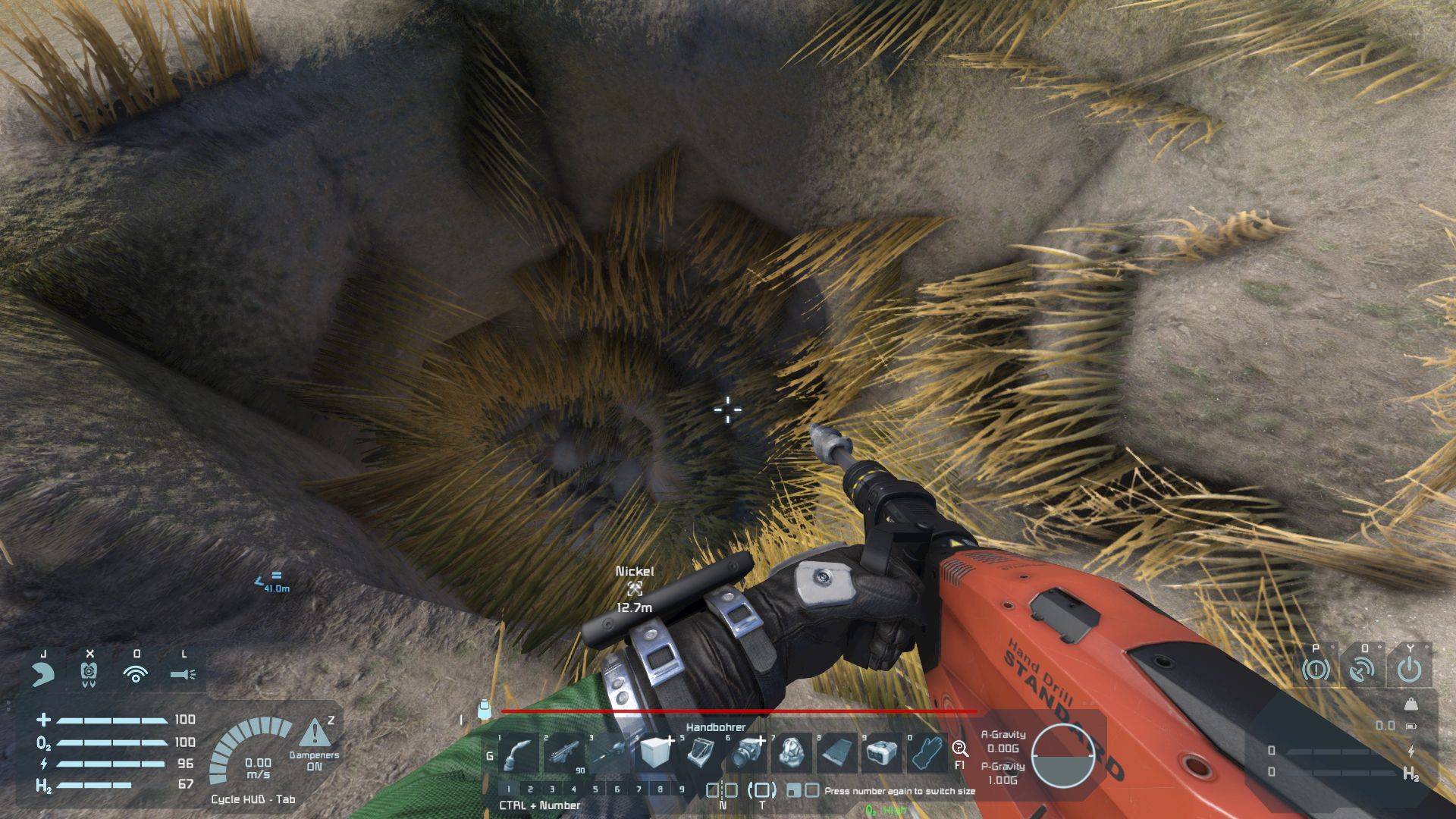Select the rifle with 90 ammo
The height and width of the screenshot is (819, 1456).
click(x=563, y=754)
